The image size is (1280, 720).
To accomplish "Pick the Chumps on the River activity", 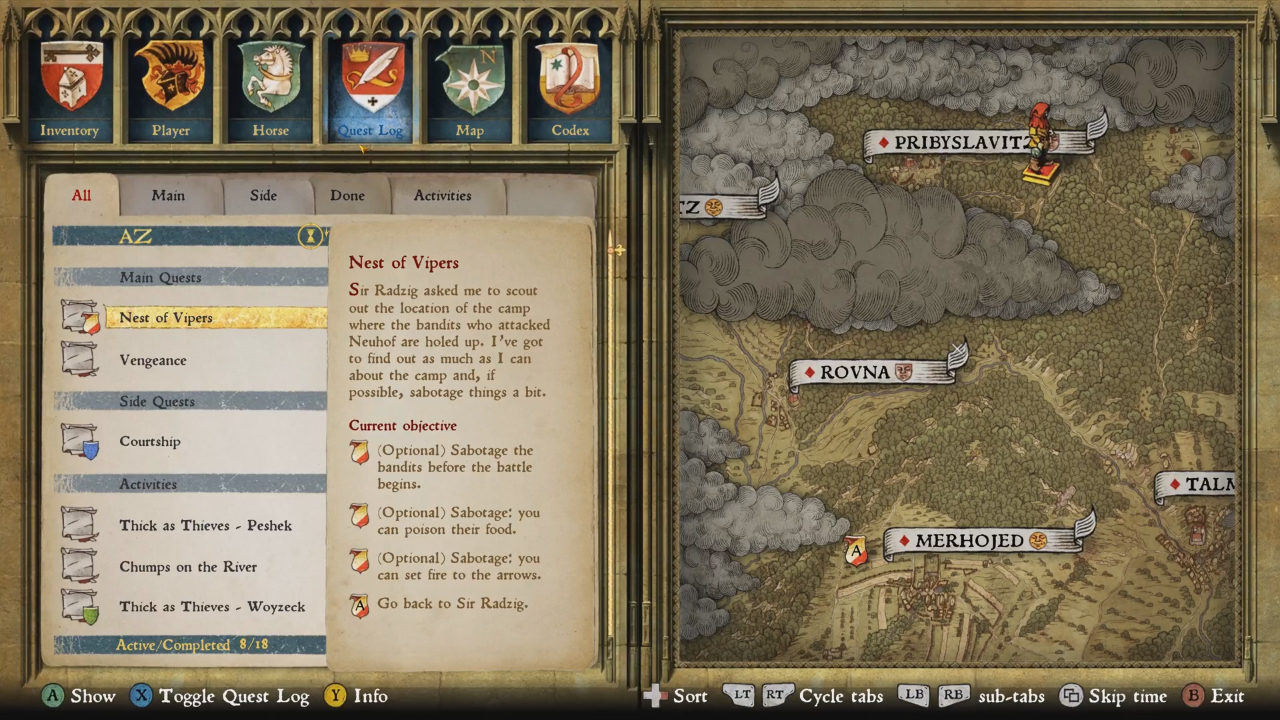I will (188, 567).
